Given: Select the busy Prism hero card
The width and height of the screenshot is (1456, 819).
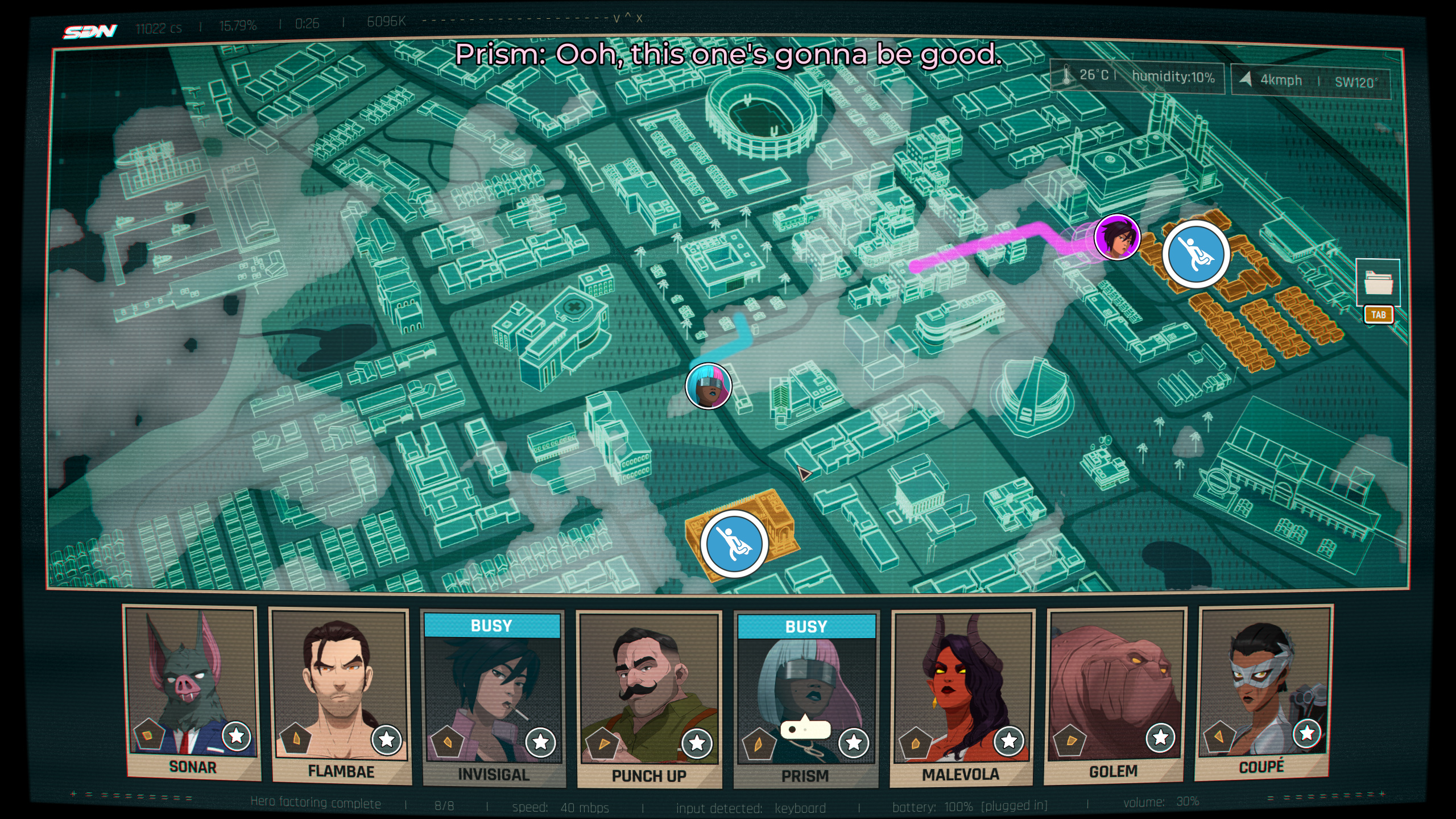Looking at the screenshot, I should (806, 698).
